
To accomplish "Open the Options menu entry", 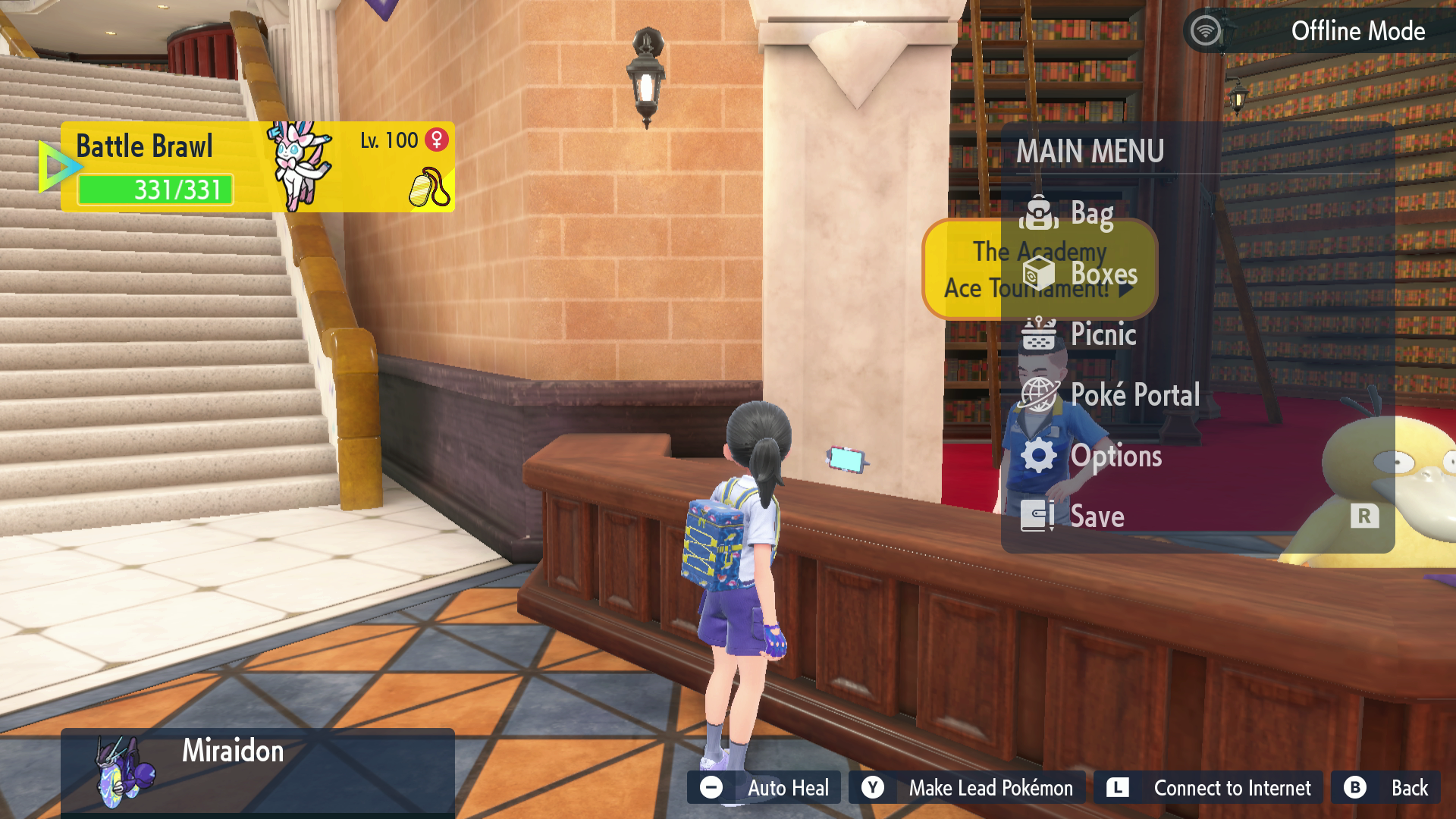I will 1115,456.
